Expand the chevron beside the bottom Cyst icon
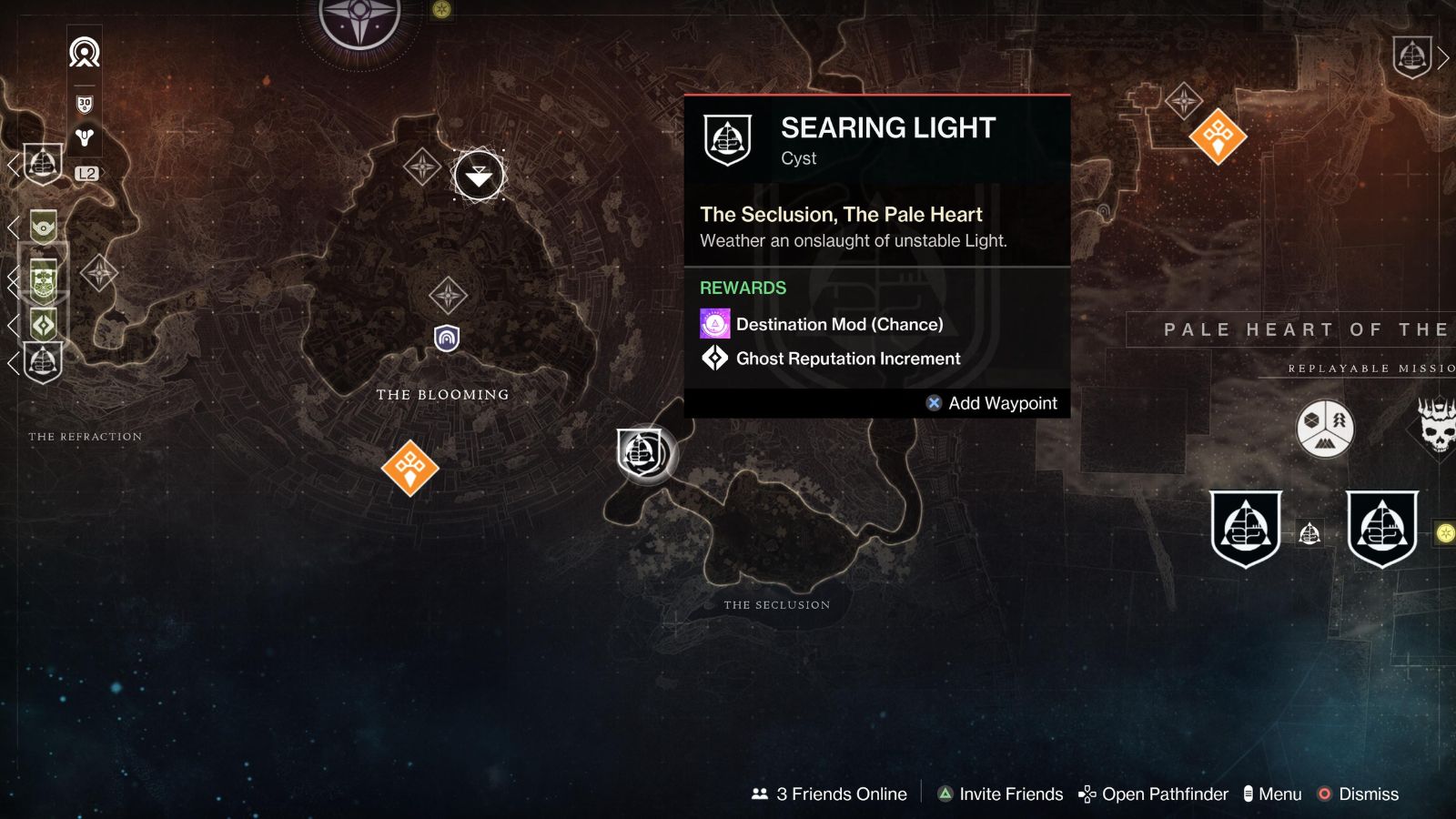 (x=14, y=362)
